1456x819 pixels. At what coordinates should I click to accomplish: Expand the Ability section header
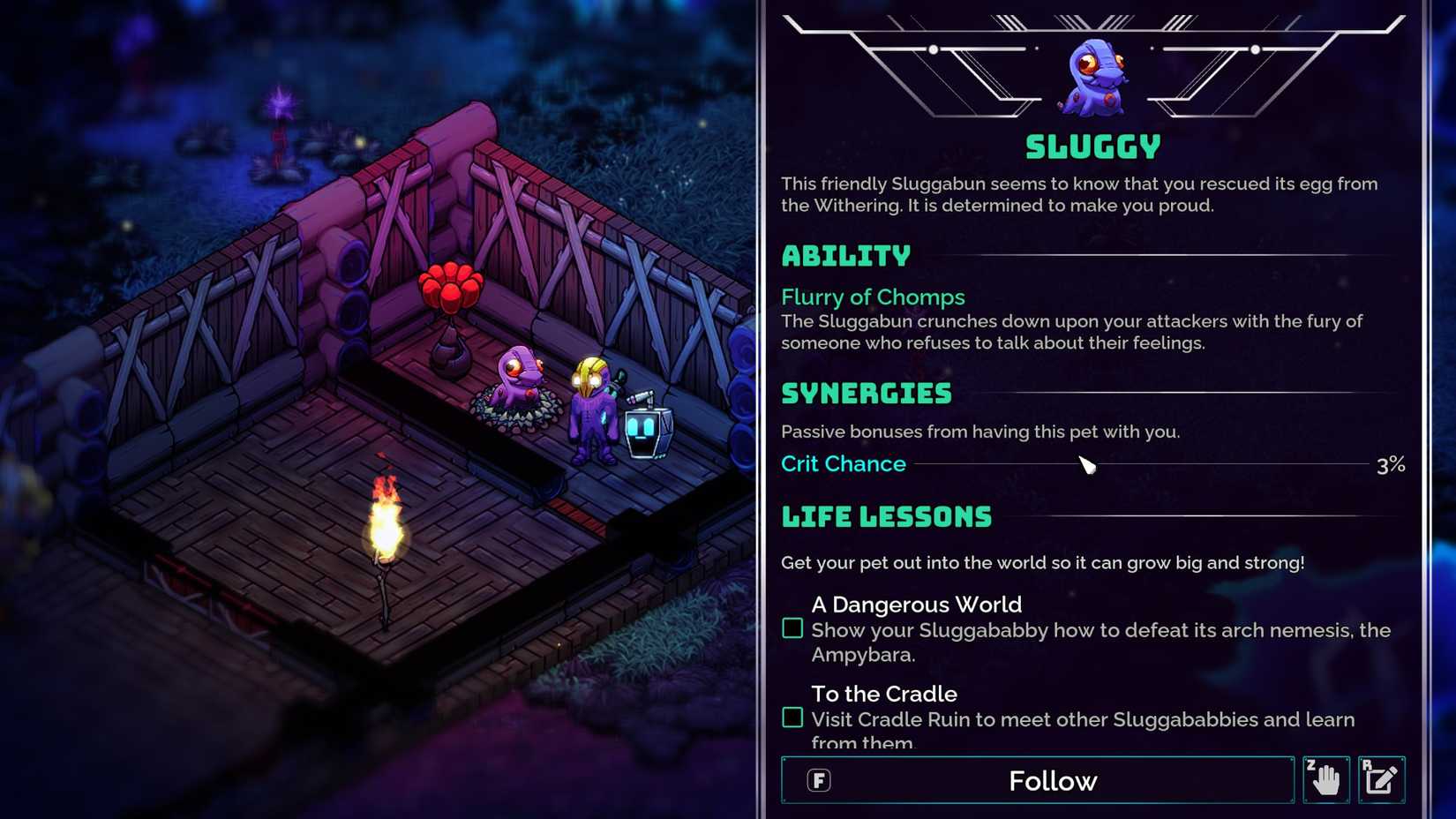845,257
